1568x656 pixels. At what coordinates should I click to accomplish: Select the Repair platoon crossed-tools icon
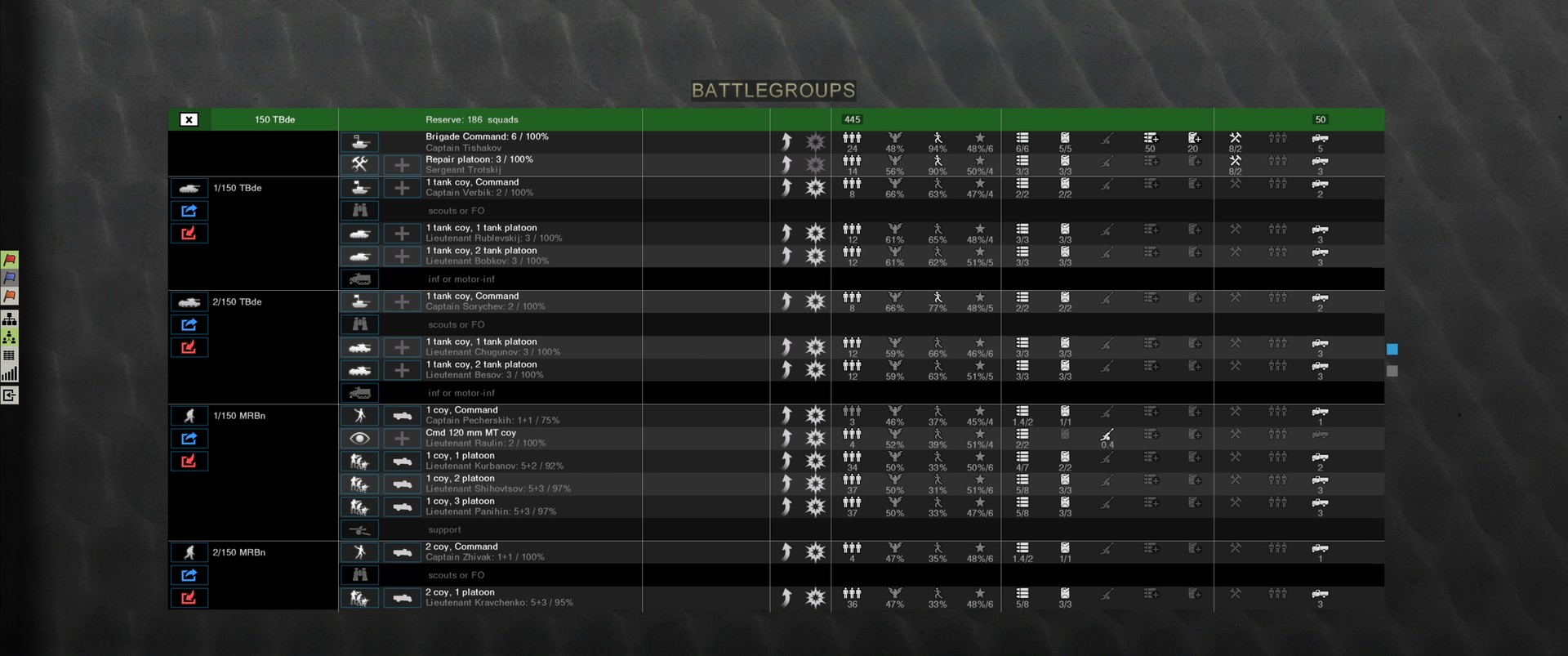pyautogui.click(x=360, y=163)
